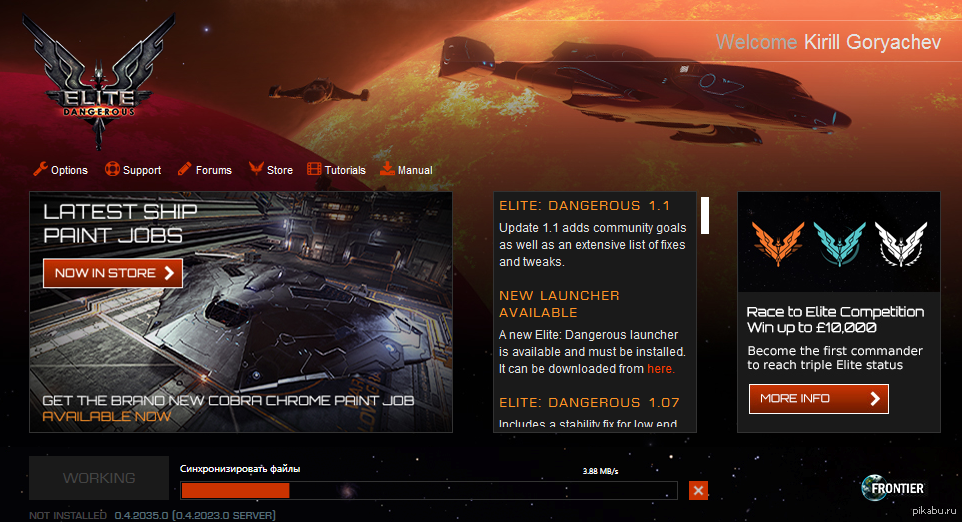Image resolution: width=962 pixels, height=522 pixels.
Task: Follow the 'here' launcher download link
Action: (660, 369)
